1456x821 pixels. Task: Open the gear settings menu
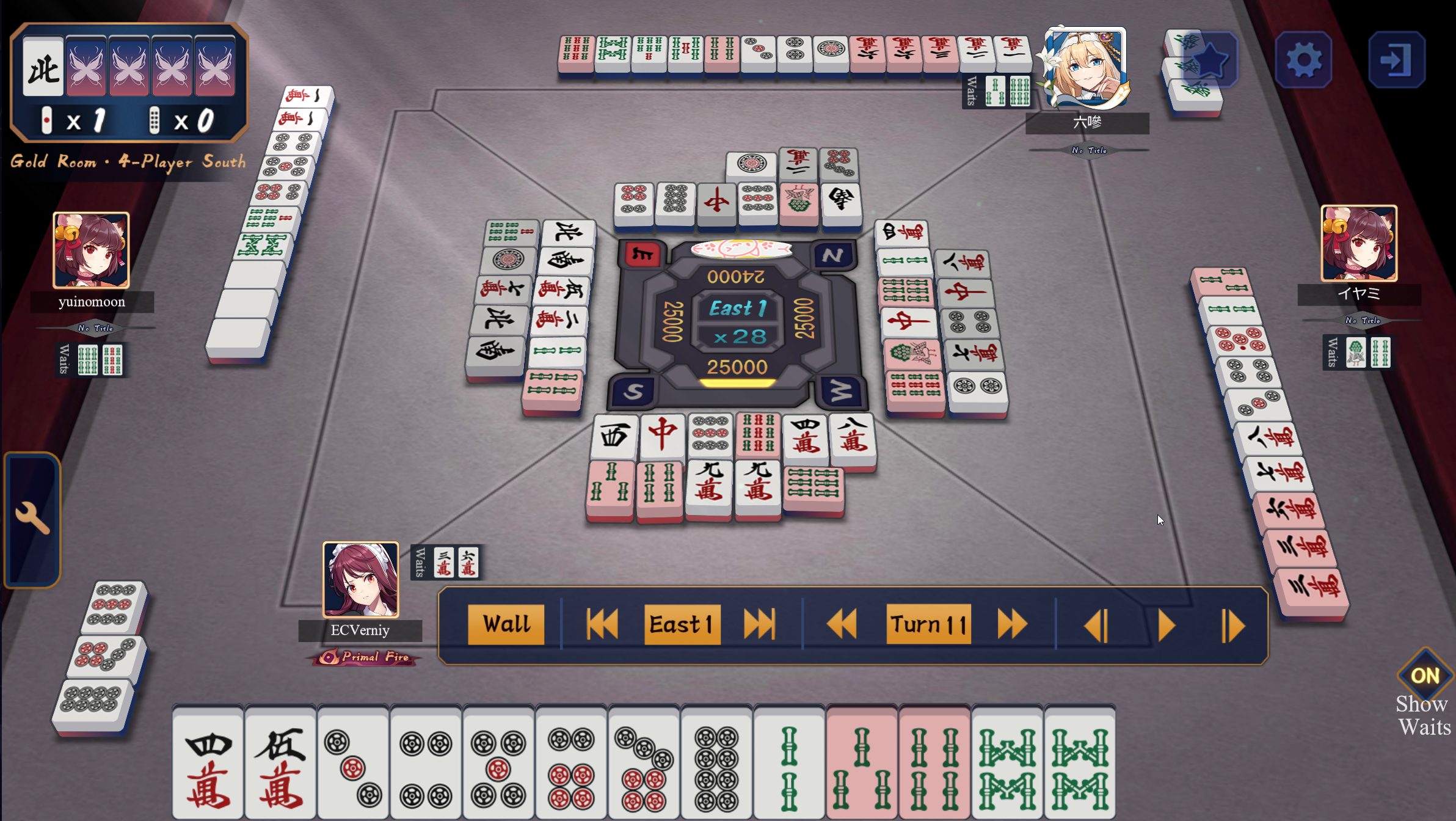(1303, 60)
